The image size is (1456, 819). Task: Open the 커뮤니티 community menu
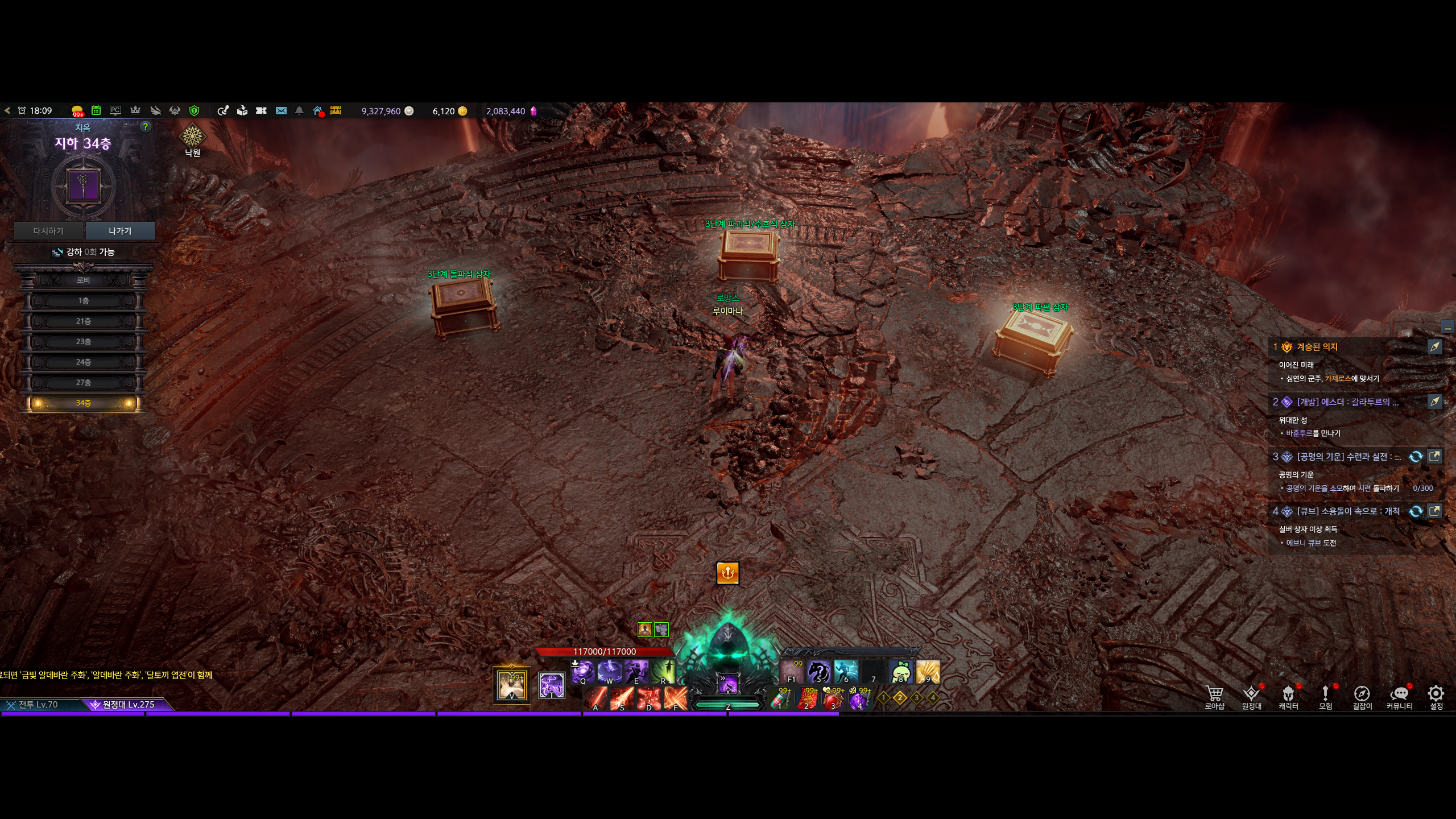tap(1399, 697)
